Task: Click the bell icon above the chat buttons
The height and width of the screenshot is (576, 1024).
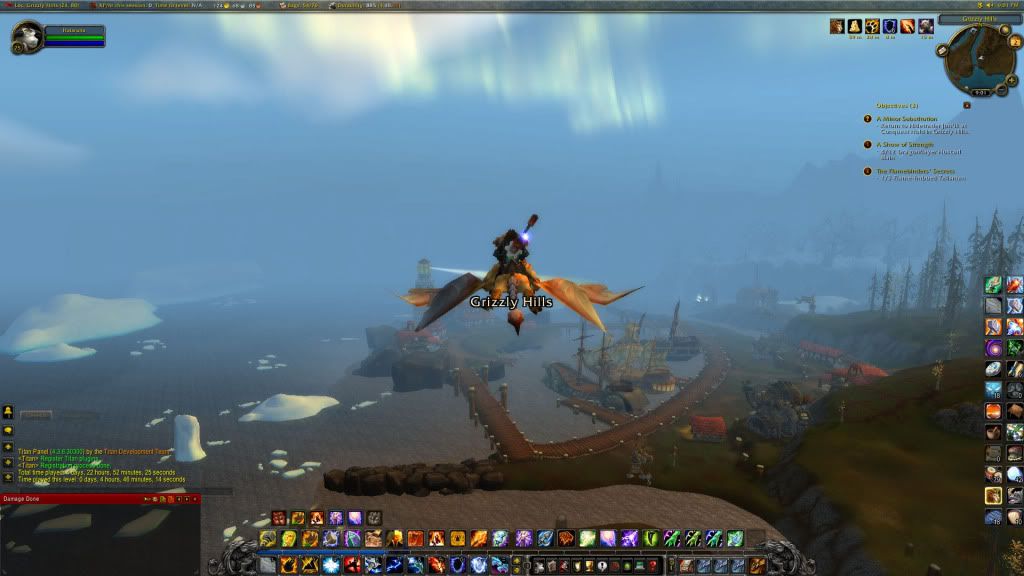Action: tap(8, 412)
